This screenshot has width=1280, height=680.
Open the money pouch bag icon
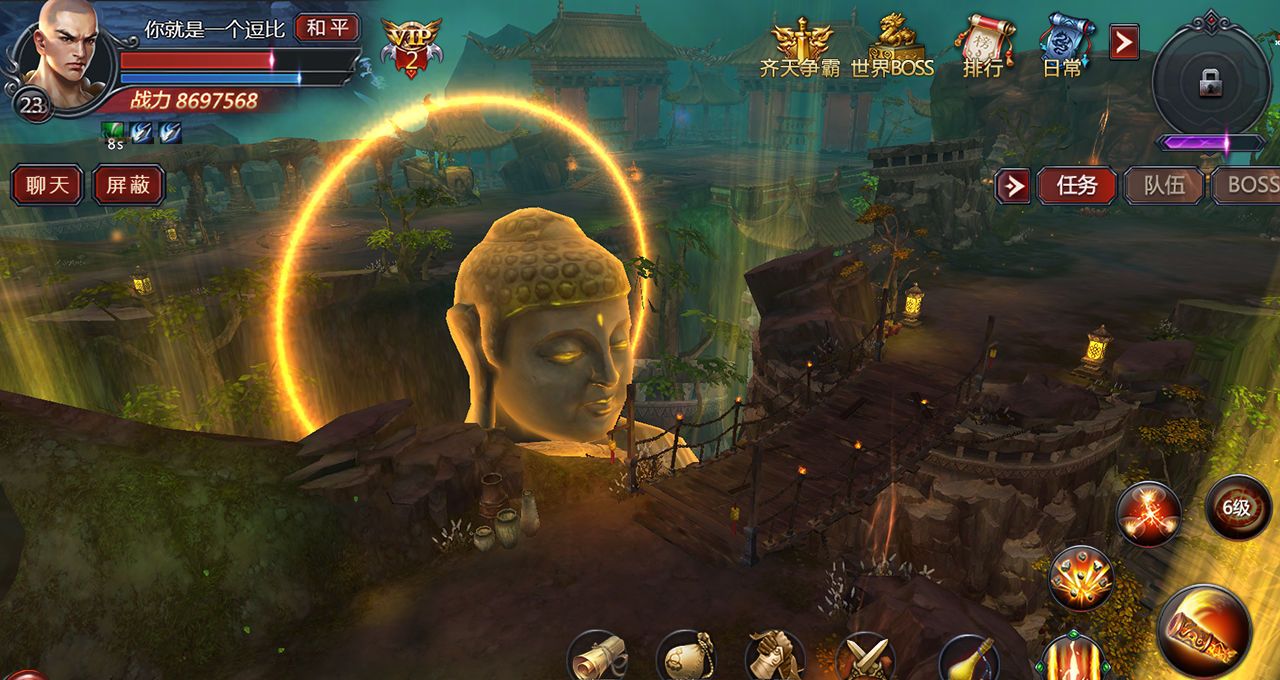[685, 657]
